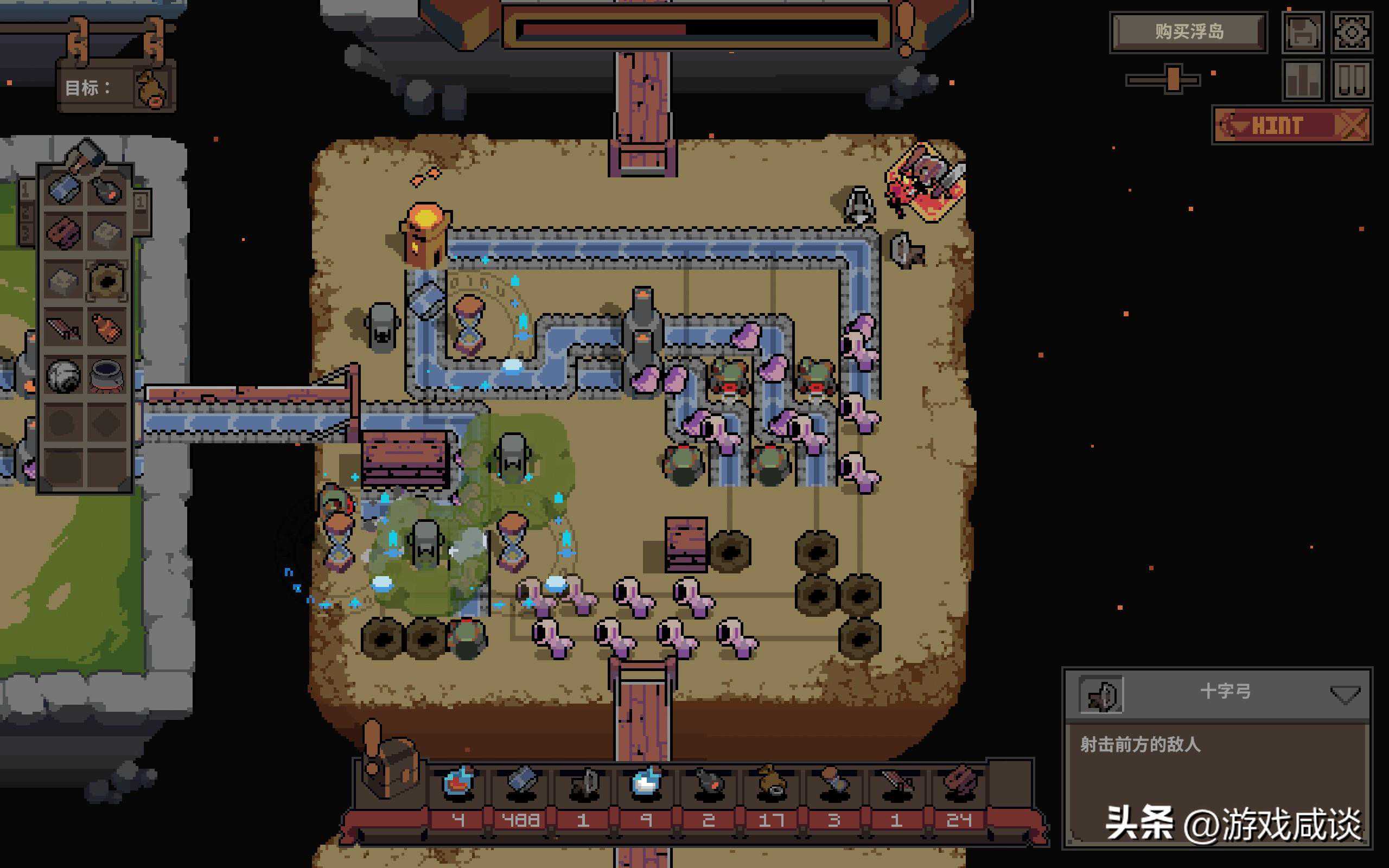Choose the cauldron in the build panel
The height and width of the screenshot is (868, 1389).
click(107, 376)
